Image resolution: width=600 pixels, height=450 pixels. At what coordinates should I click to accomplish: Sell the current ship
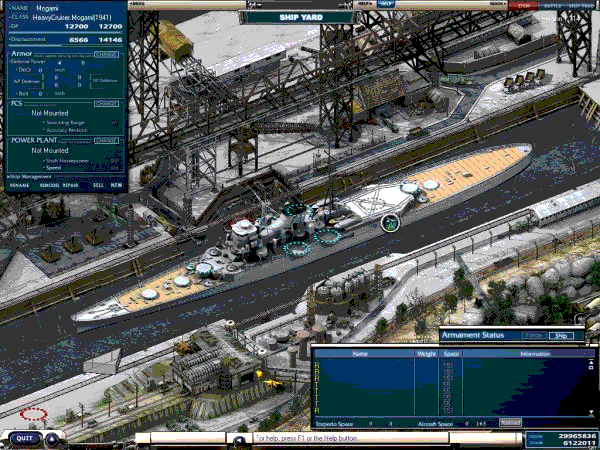(x=98, y=185)
